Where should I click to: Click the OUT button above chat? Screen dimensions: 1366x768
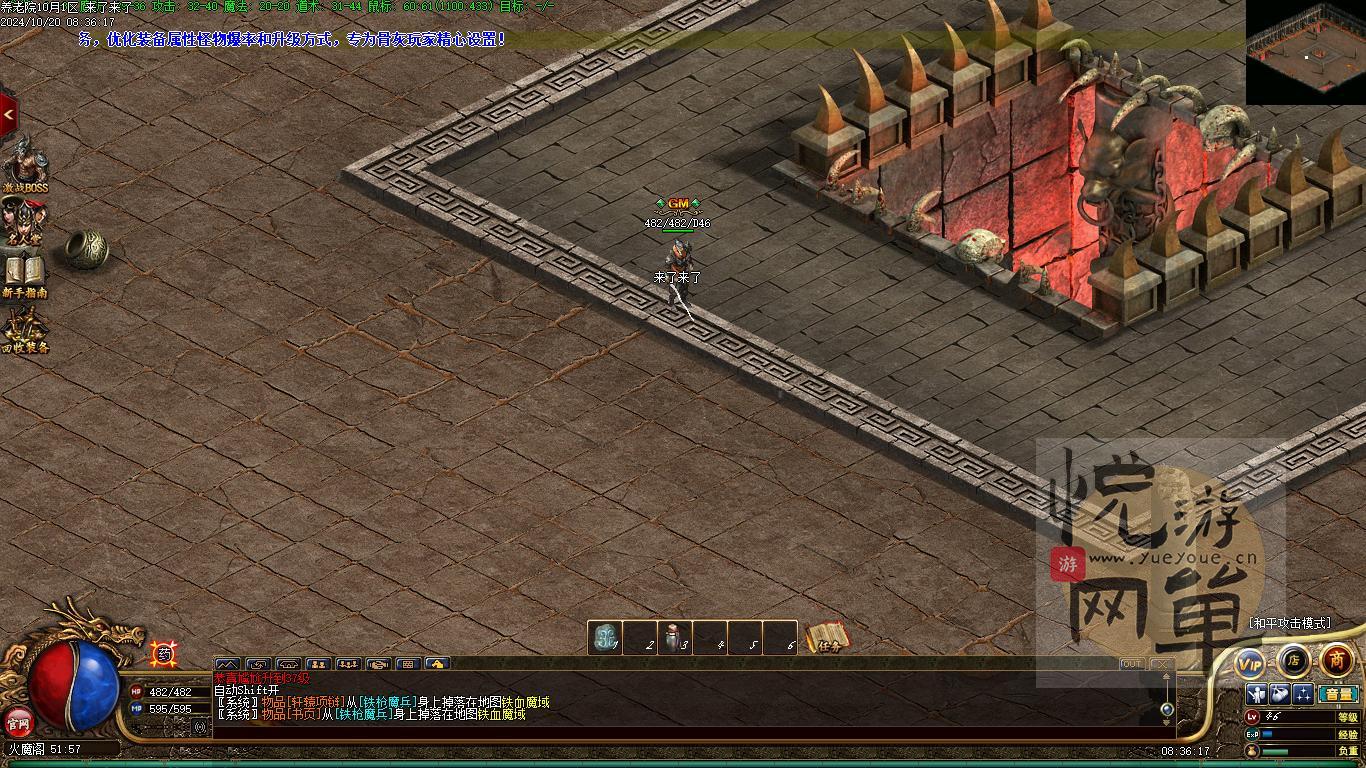point(1131,664)
